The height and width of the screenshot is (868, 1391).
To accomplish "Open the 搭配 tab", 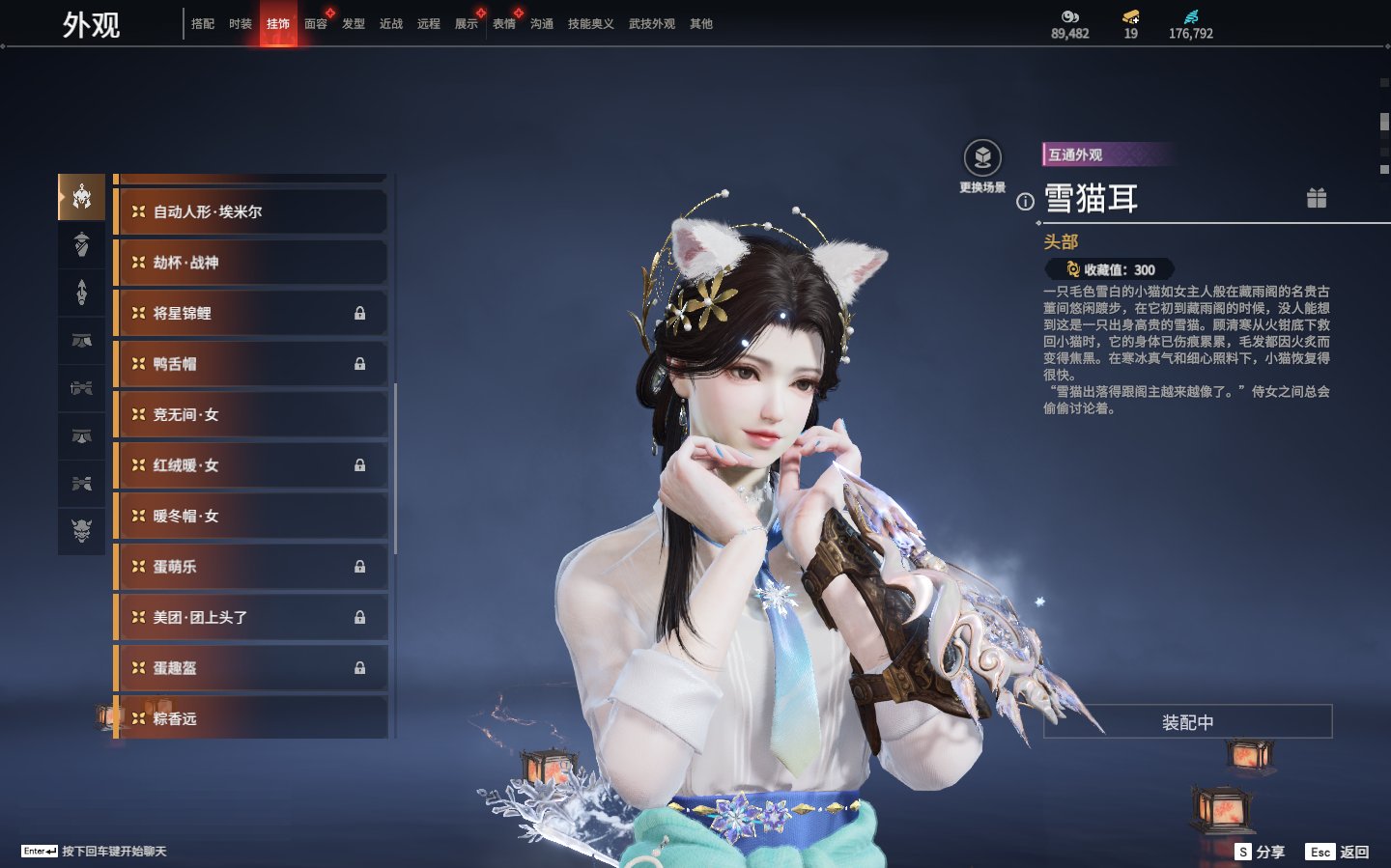I will click(x=203, y=24).
